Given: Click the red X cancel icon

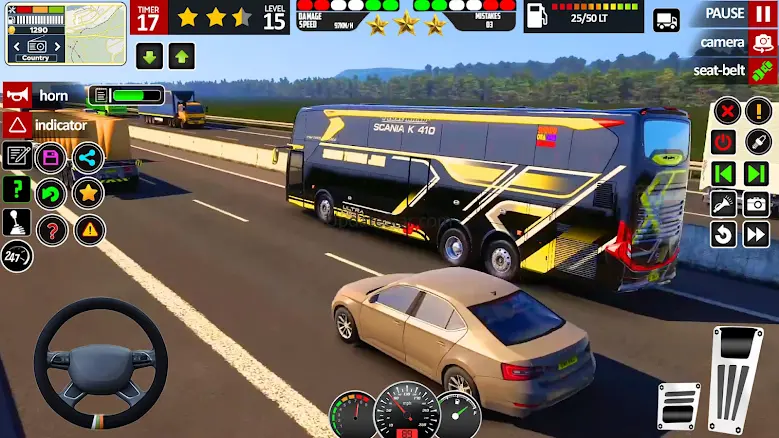Looking at the screenshot, I should (x=727, y=111).
